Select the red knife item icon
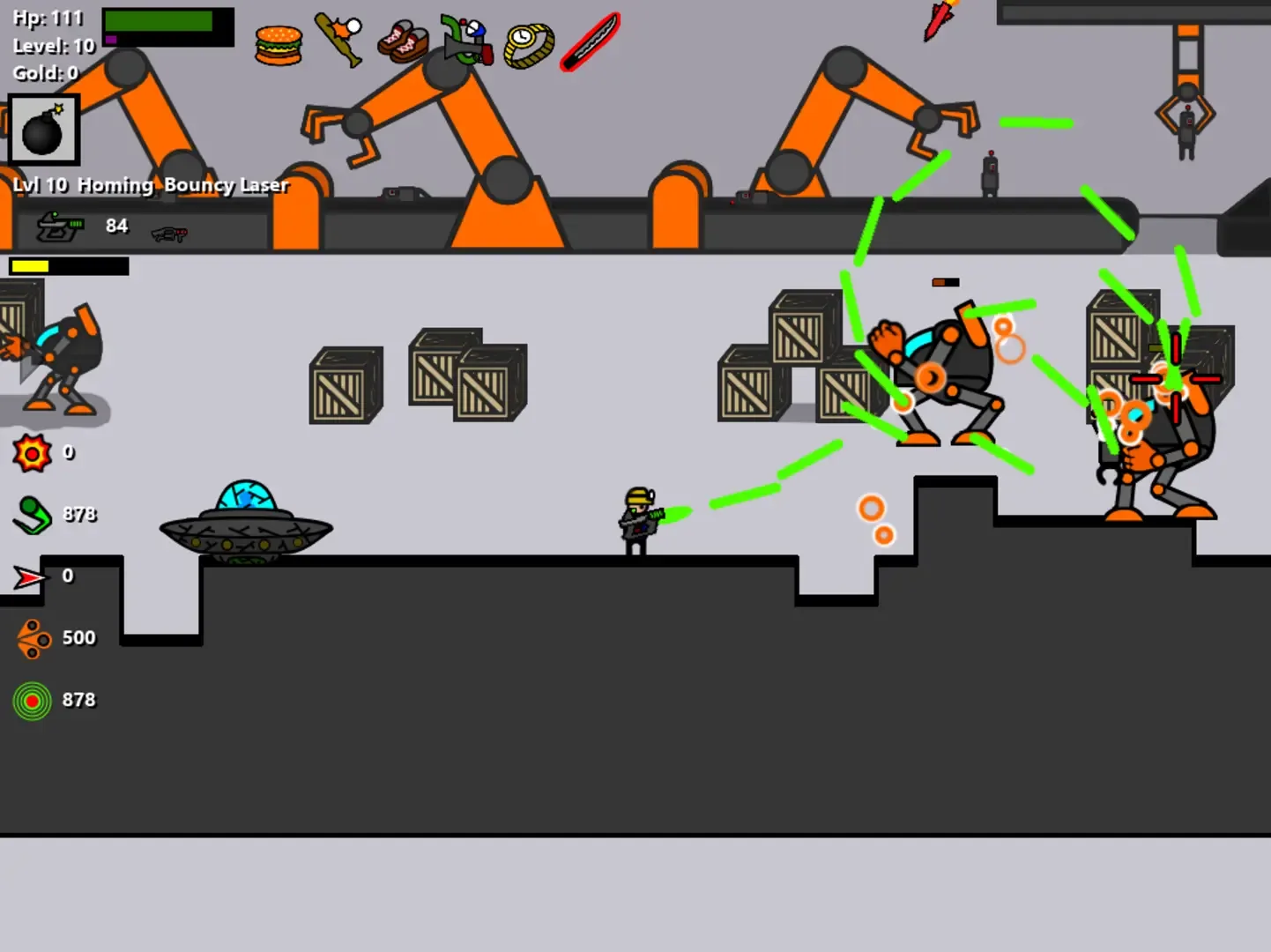 (590, 40)
